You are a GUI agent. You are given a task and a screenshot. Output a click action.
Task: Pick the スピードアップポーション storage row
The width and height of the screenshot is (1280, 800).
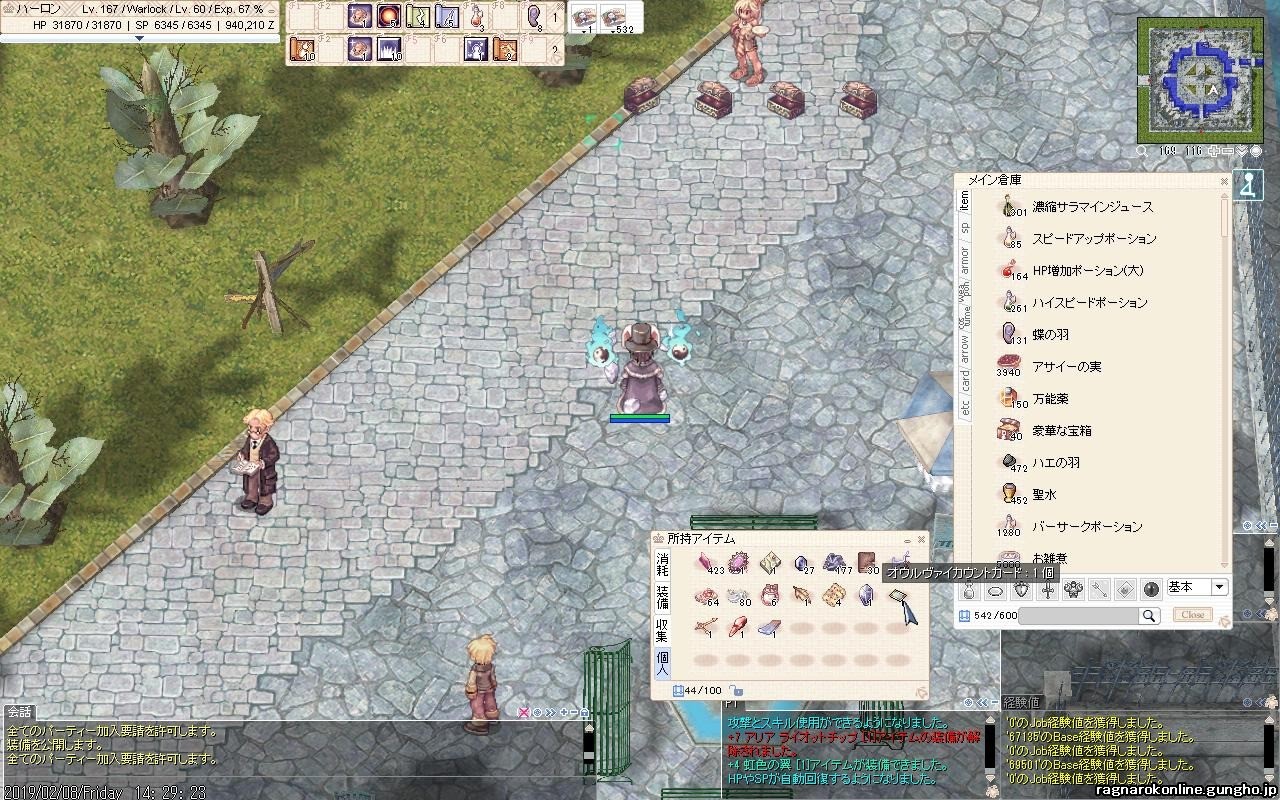tap(1093, 239)
